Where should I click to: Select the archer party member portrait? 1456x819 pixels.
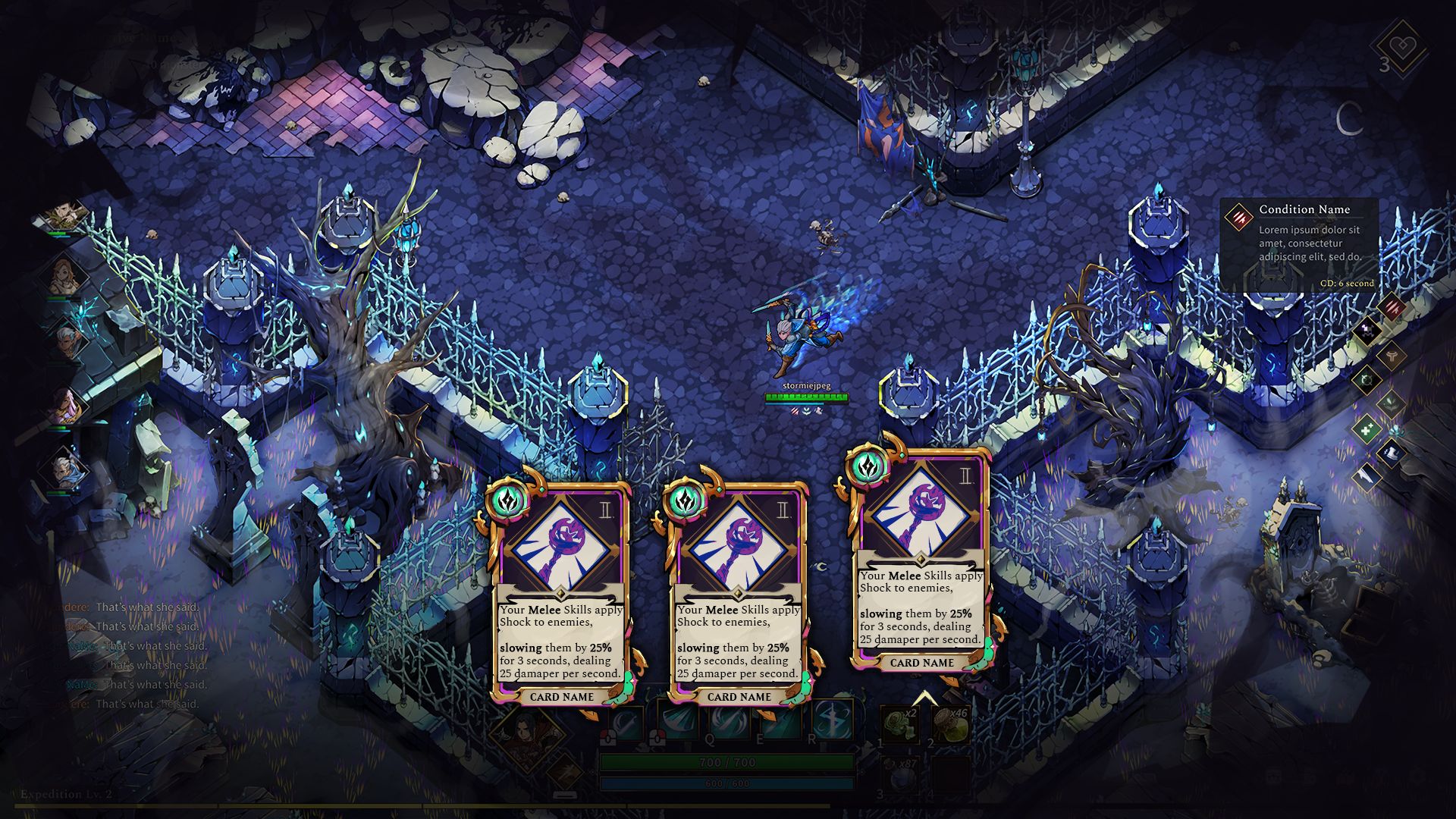coord(64,215)
